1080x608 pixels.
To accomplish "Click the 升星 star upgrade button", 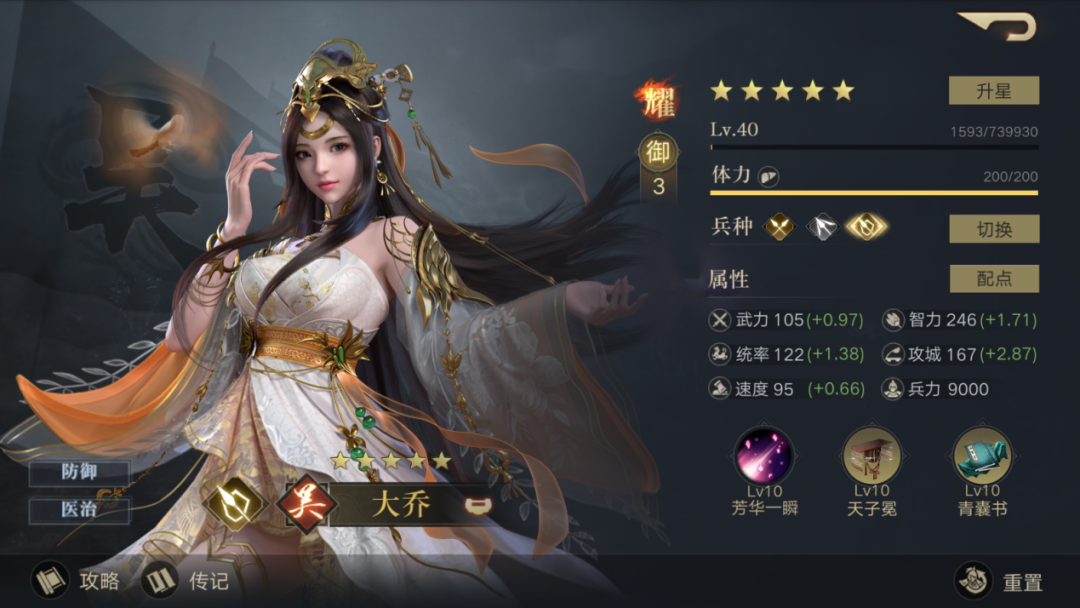I will point(993,91).
